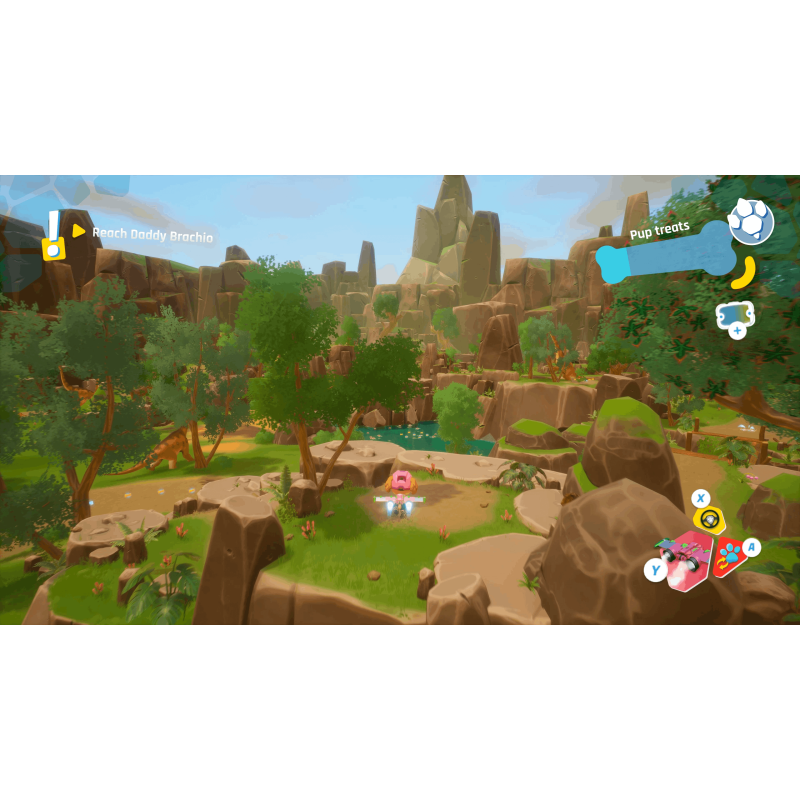
Task: Activate the yellow steering wheel ability
Action: click(x=709, y=518)
